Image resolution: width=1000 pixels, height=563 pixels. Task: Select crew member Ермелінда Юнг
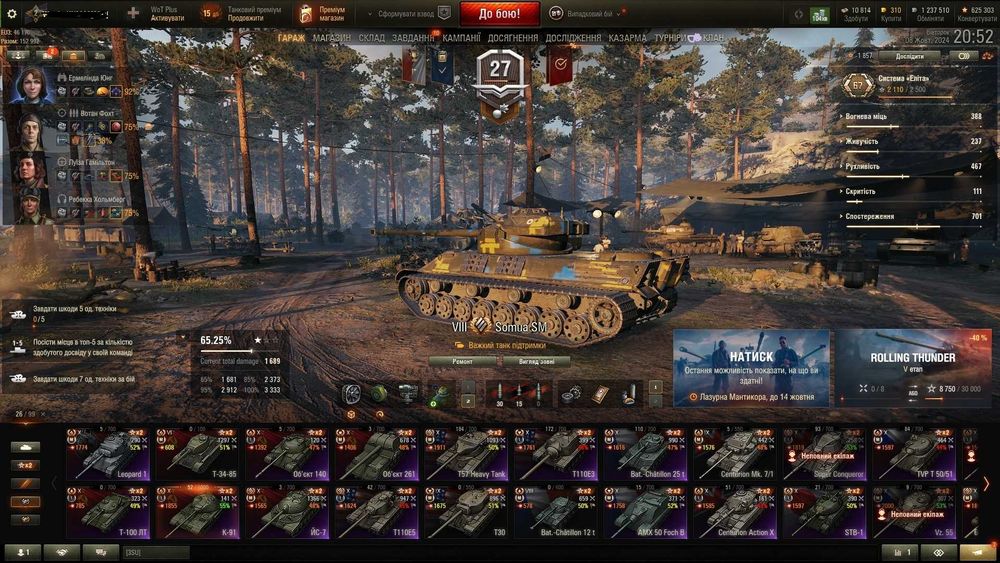[34, 87]
